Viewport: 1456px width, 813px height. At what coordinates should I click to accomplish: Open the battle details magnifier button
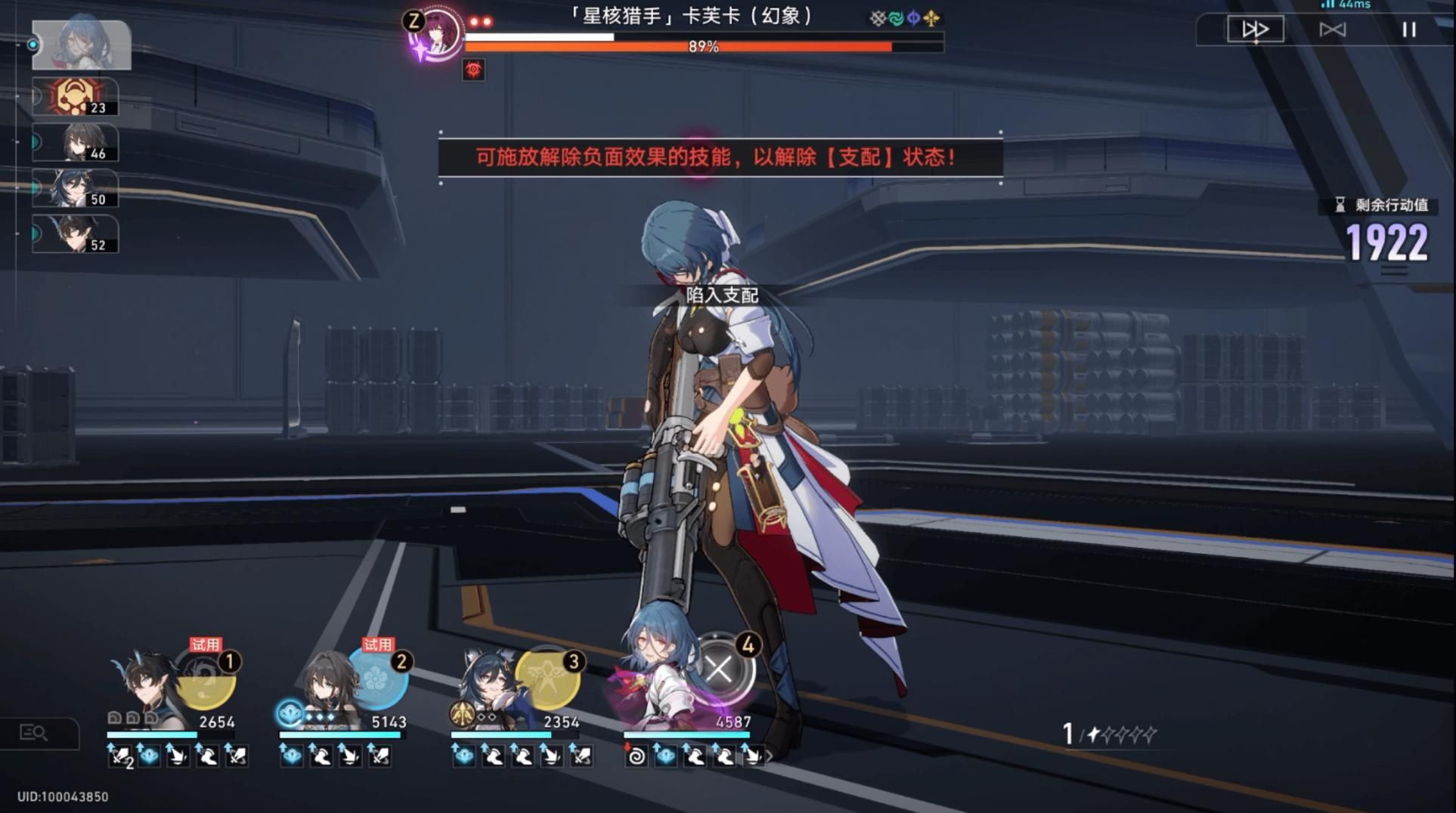pos(35,732)
